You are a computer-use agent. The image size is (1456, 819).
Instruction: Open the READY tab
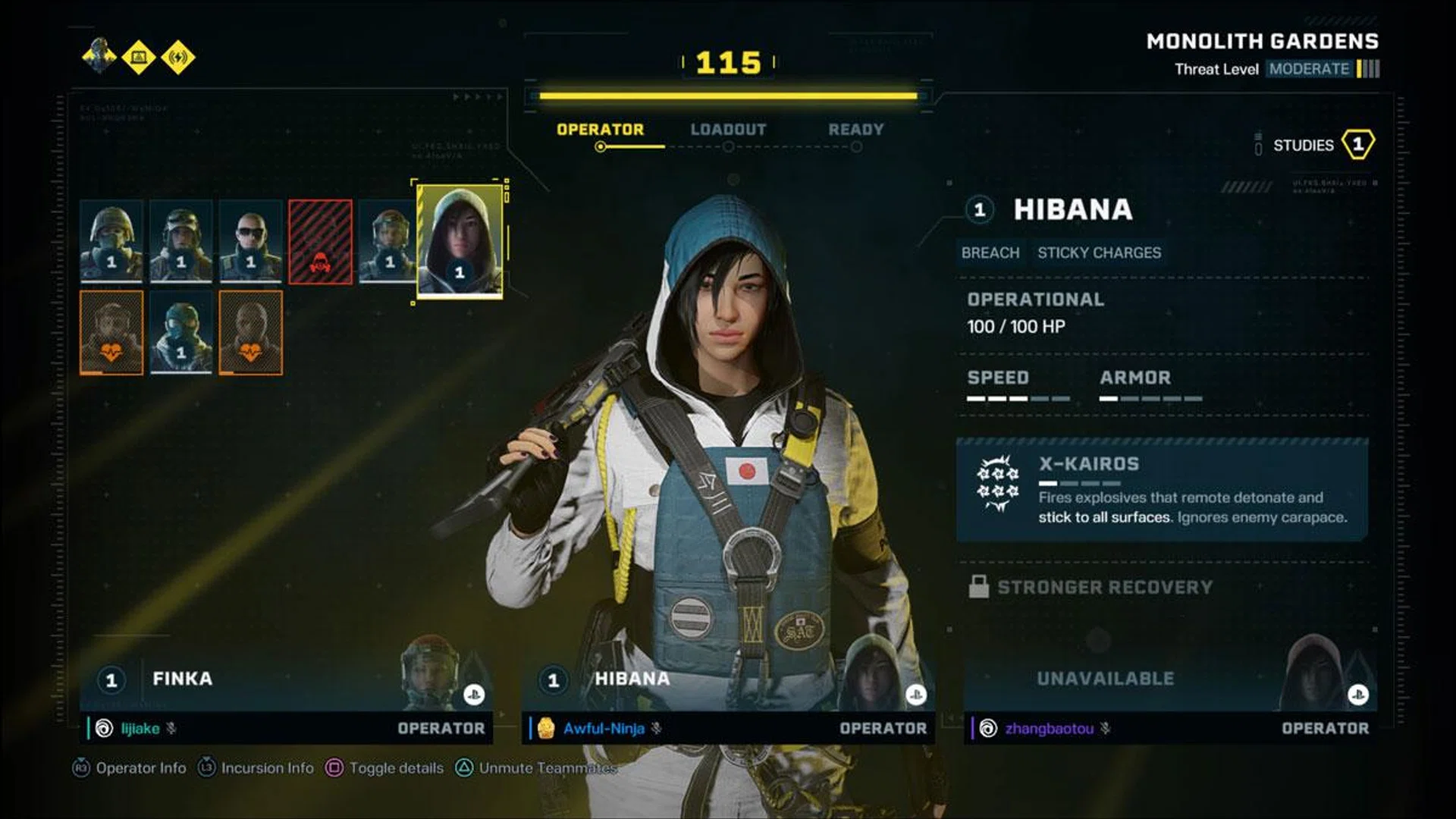855,129
